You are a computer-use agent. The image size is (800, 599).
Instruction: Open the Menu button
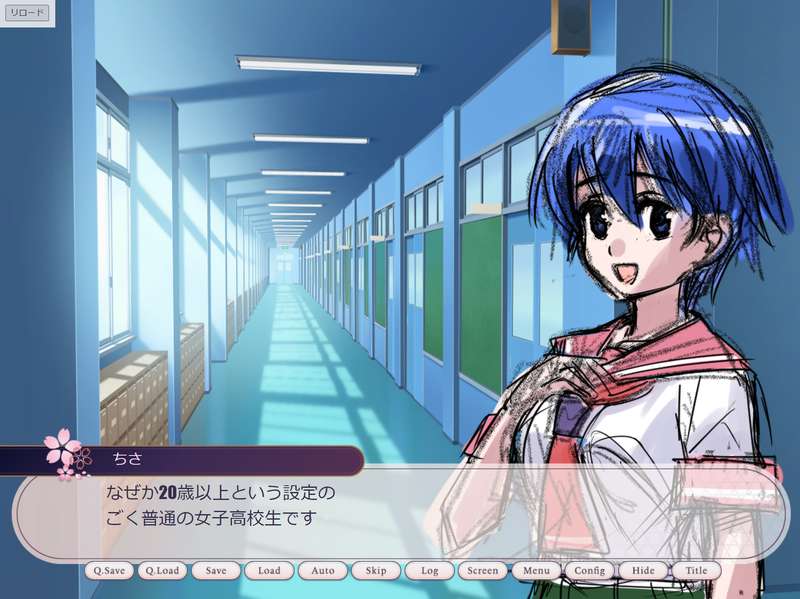click(x=536, y=571)
